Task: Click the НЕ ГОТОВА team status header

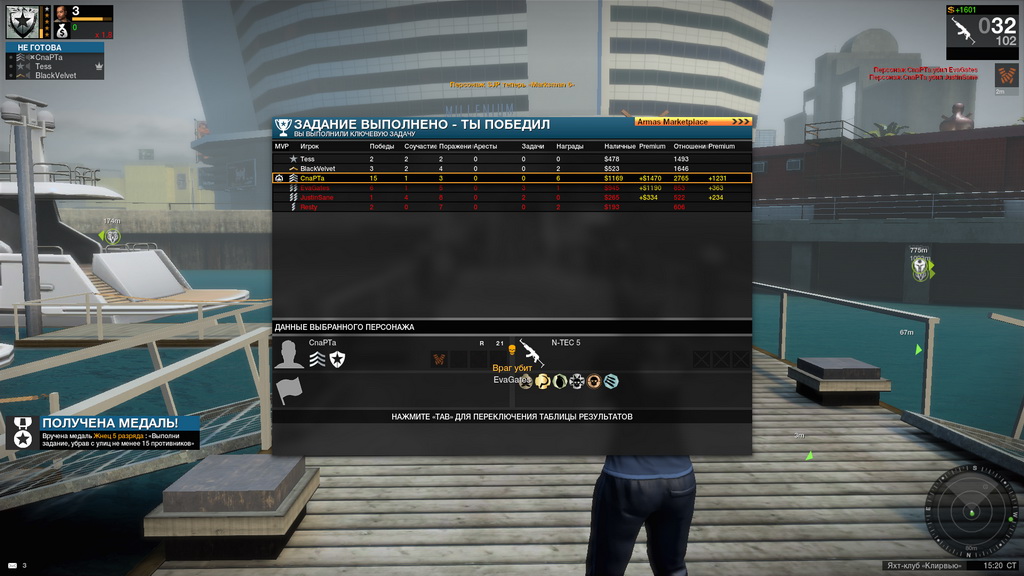Action: tap(38, 47)
